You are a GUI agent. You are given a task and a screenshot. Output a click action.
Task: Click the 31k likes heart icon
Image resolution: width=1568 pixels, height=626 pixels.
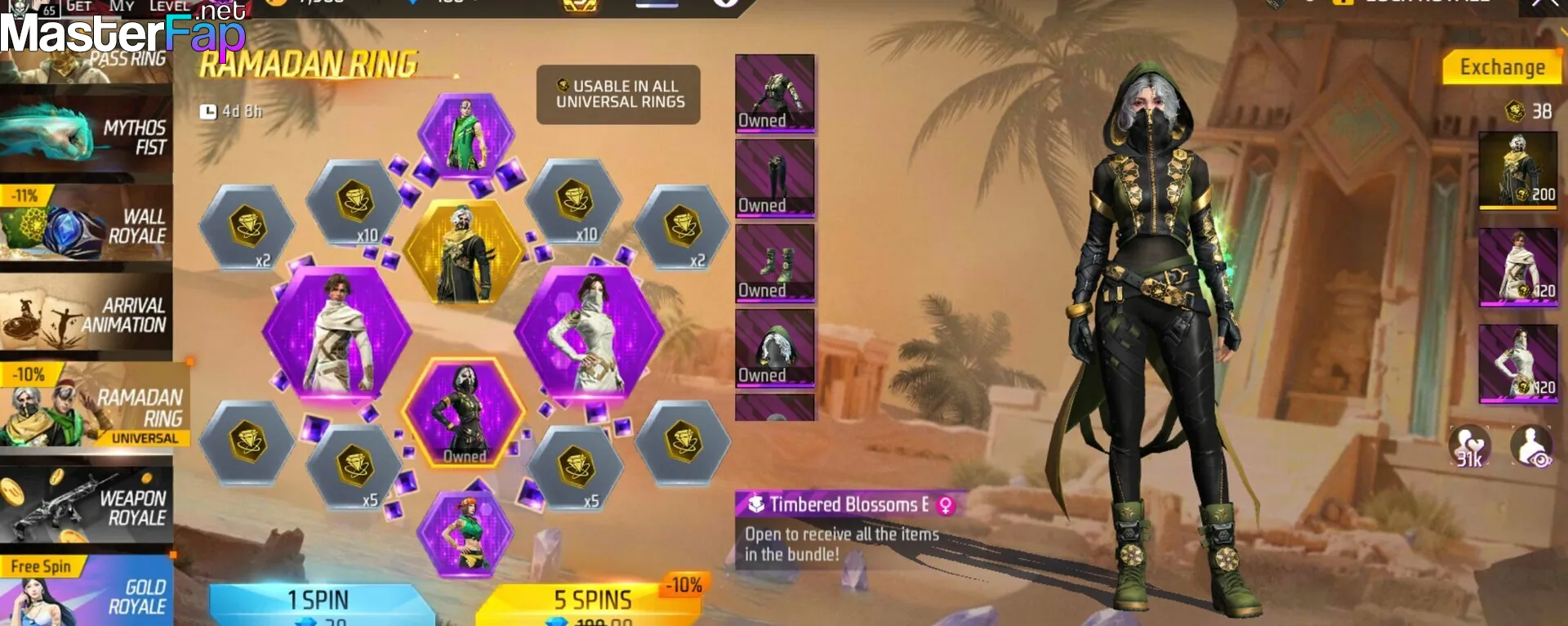[x=1469, y=446]
